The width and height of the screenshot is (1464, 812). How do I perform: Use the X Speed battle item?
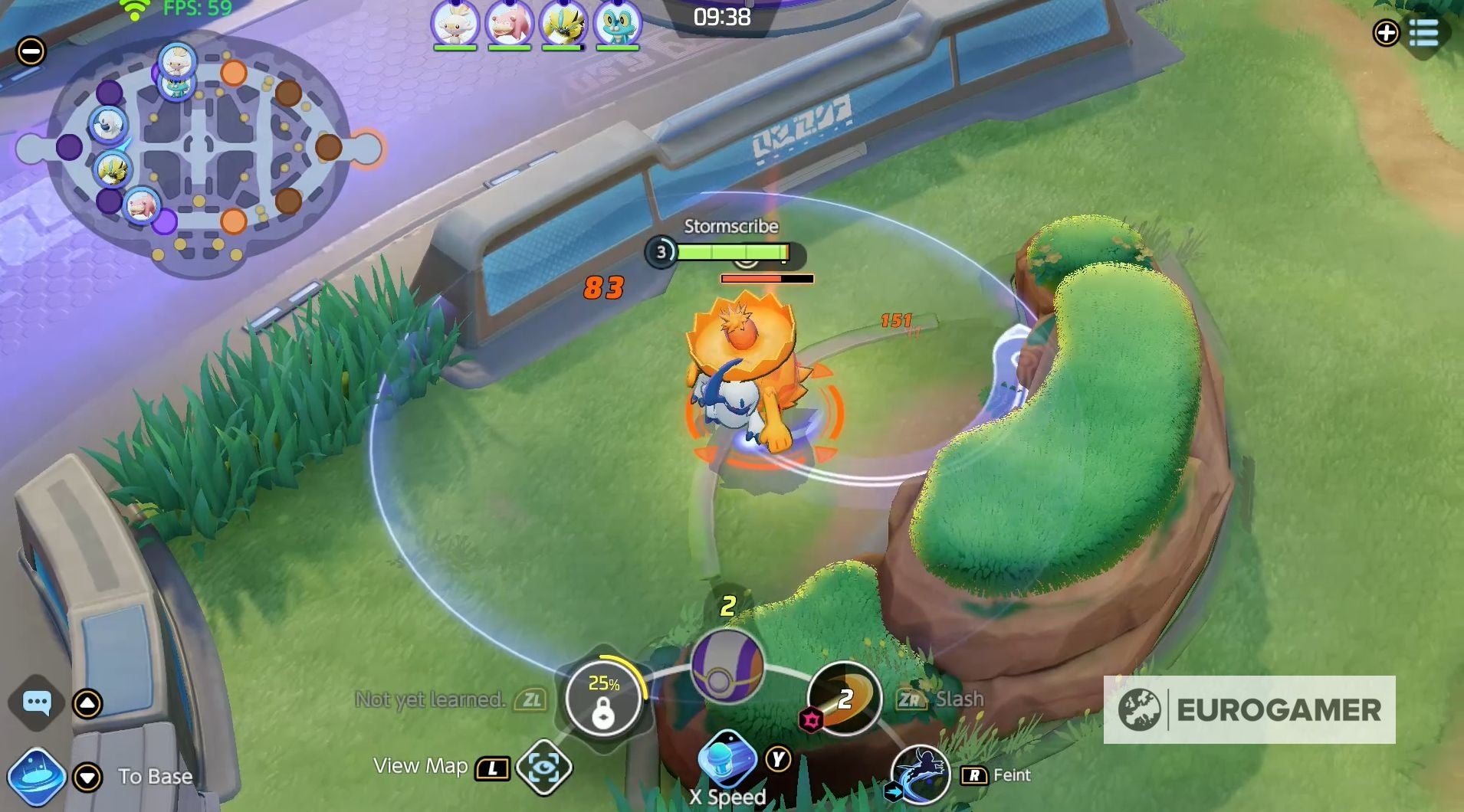click(727, 758)
